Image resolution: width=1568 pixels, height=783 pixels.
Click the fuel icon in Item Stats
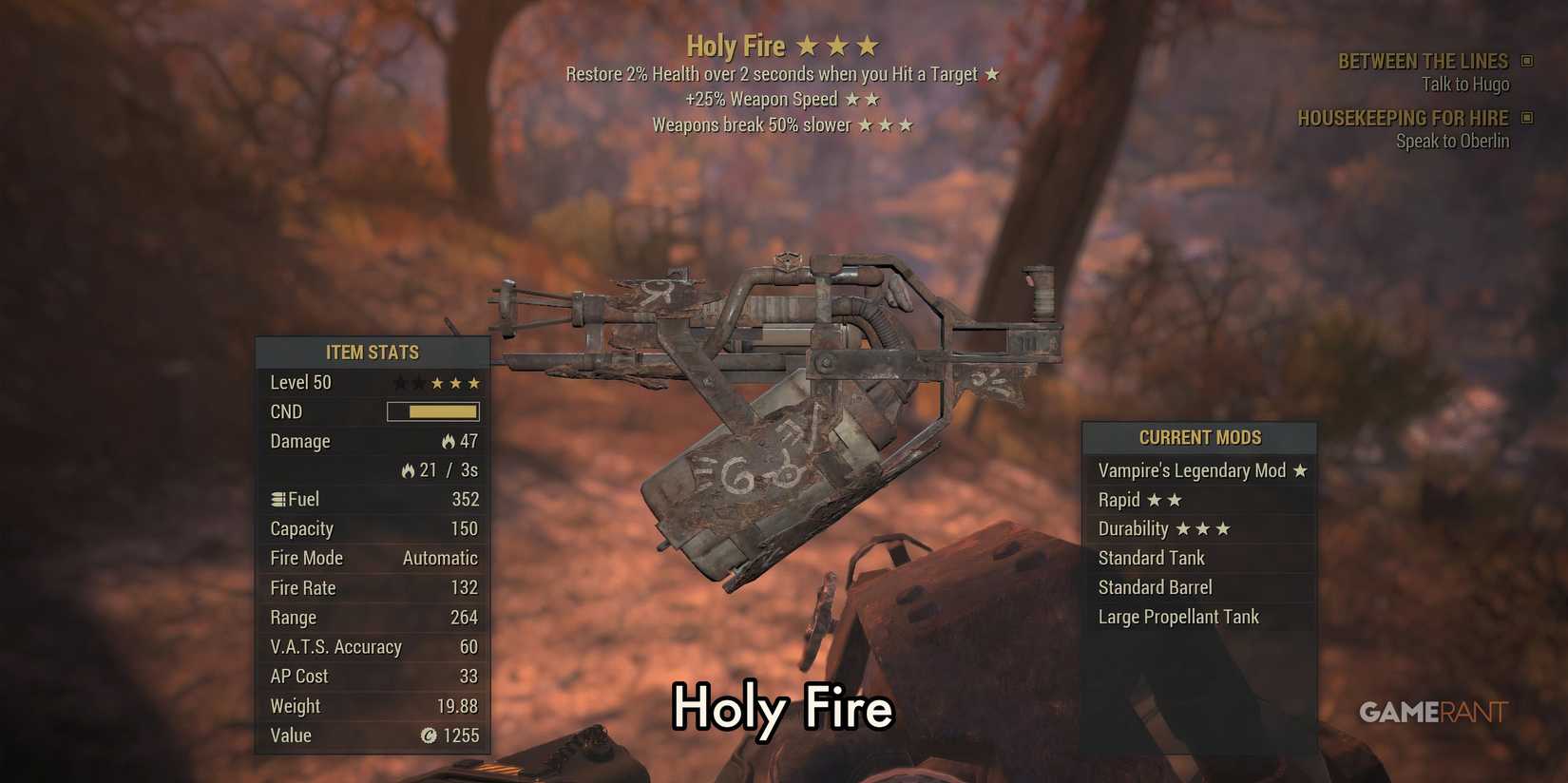point(277,498)
